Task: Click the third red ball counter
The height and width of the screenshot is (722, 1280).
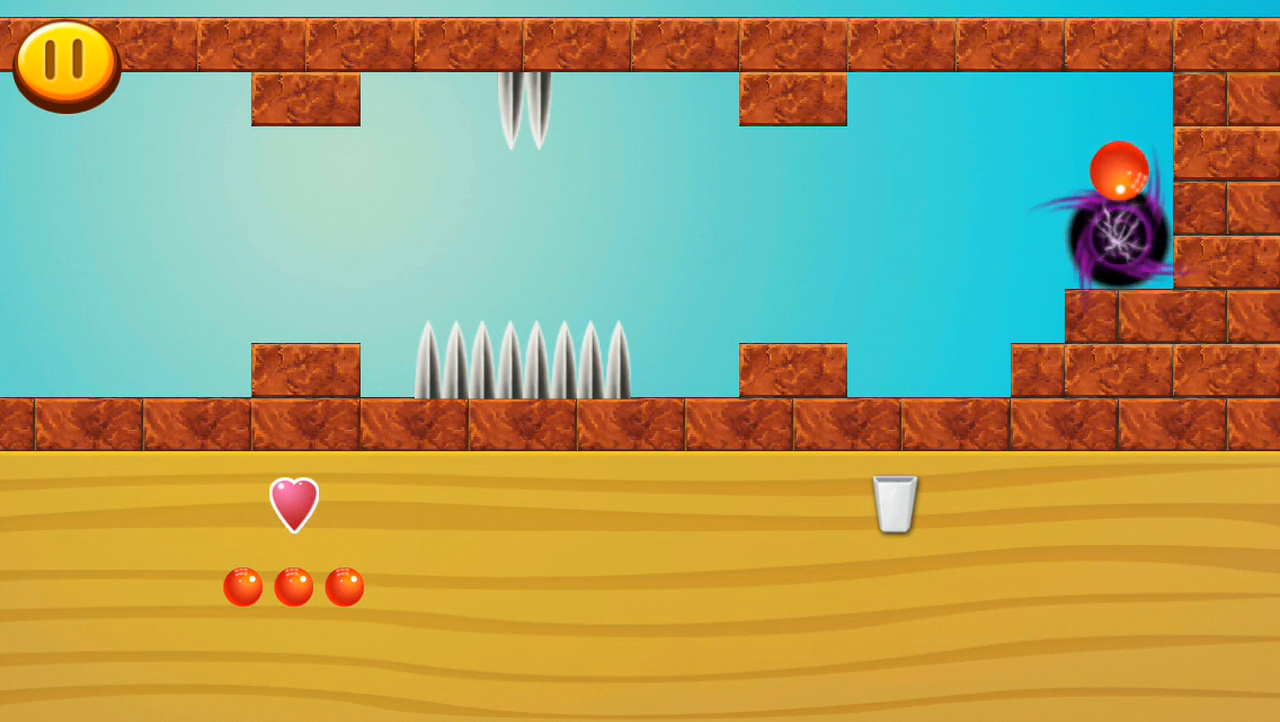Action: [x=345, y=586]
